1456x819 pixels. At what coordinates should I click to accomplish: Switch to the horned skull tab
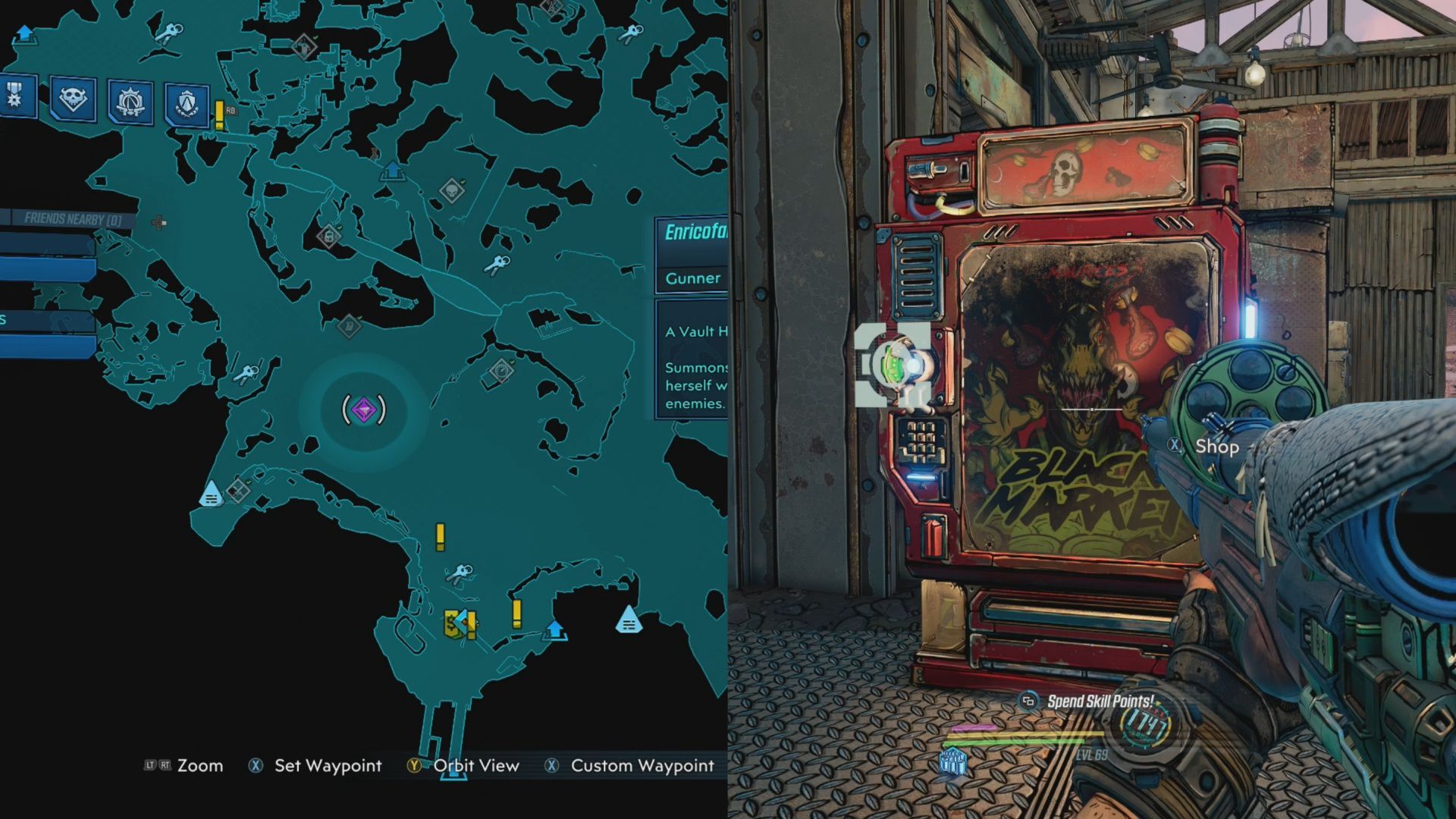(73, 99)
